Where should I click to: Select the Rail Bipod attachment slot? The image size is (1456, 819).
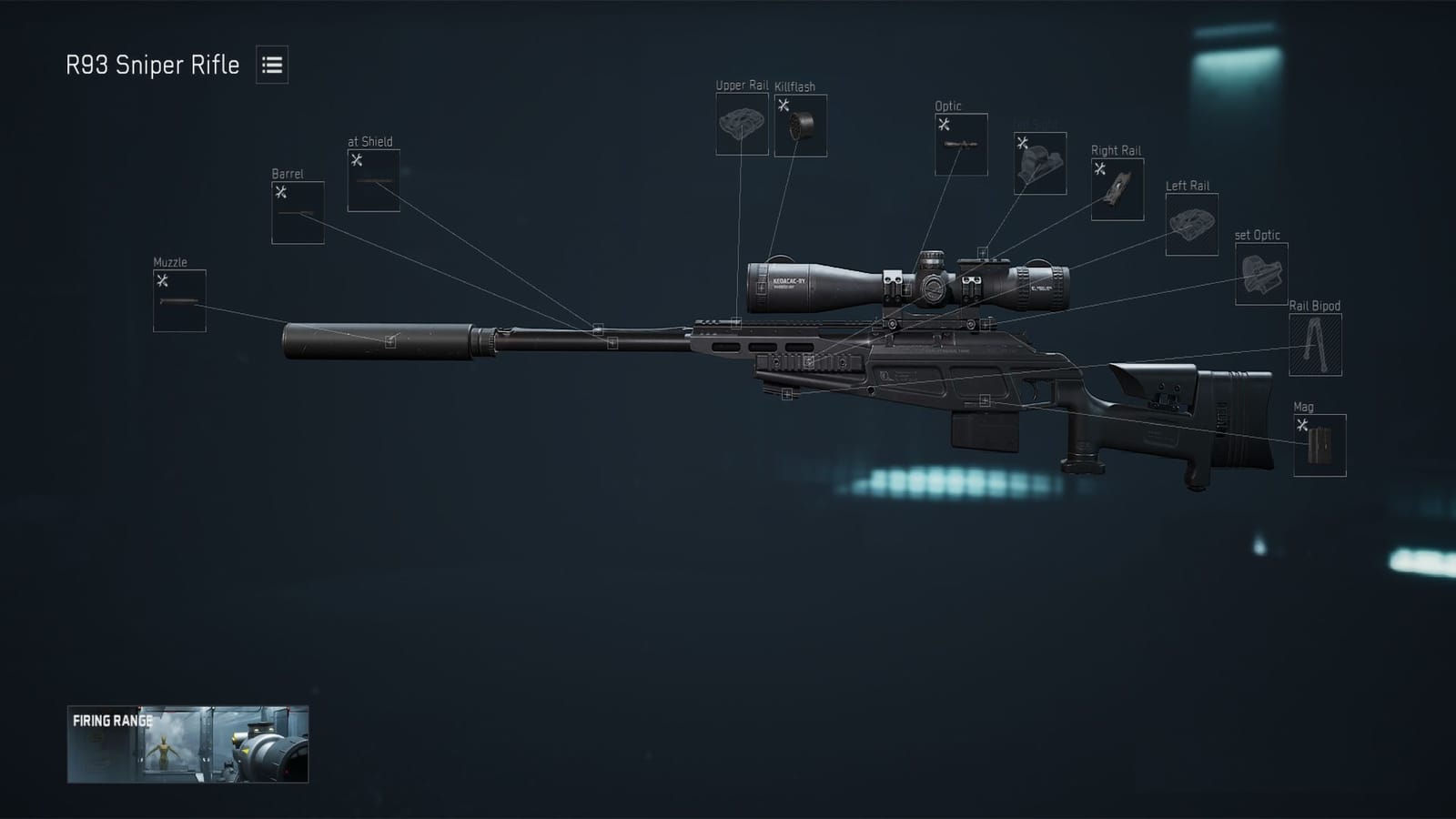coord(1314,343)
